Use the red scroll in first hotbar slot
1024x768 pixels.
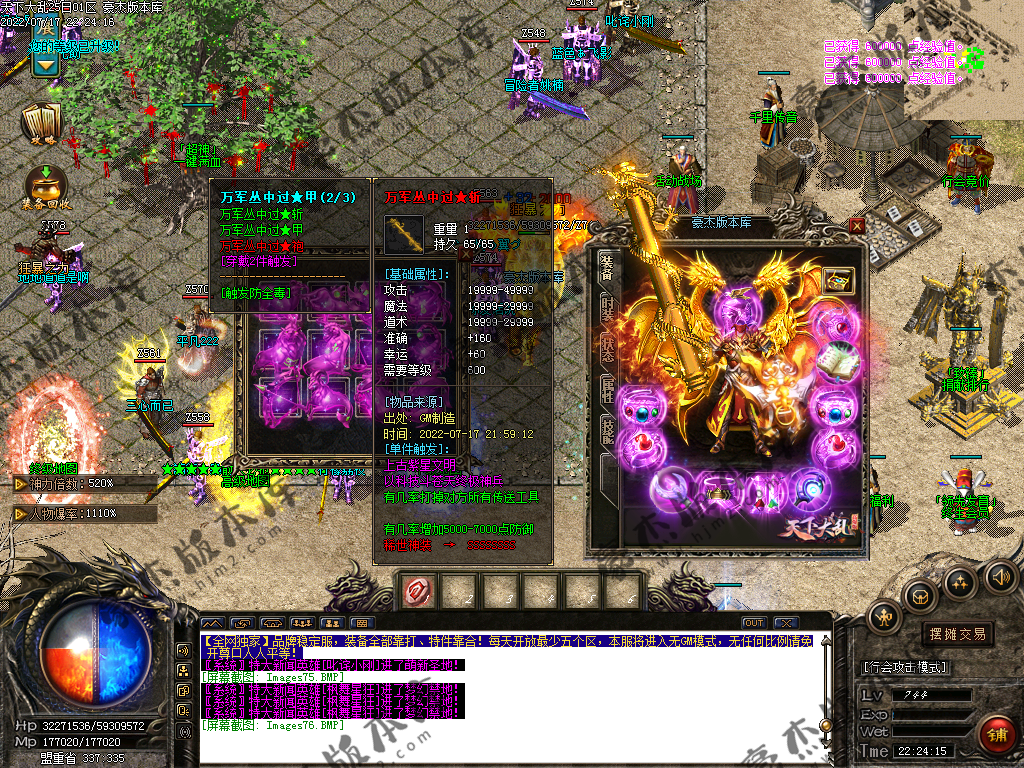pos(417,592)
